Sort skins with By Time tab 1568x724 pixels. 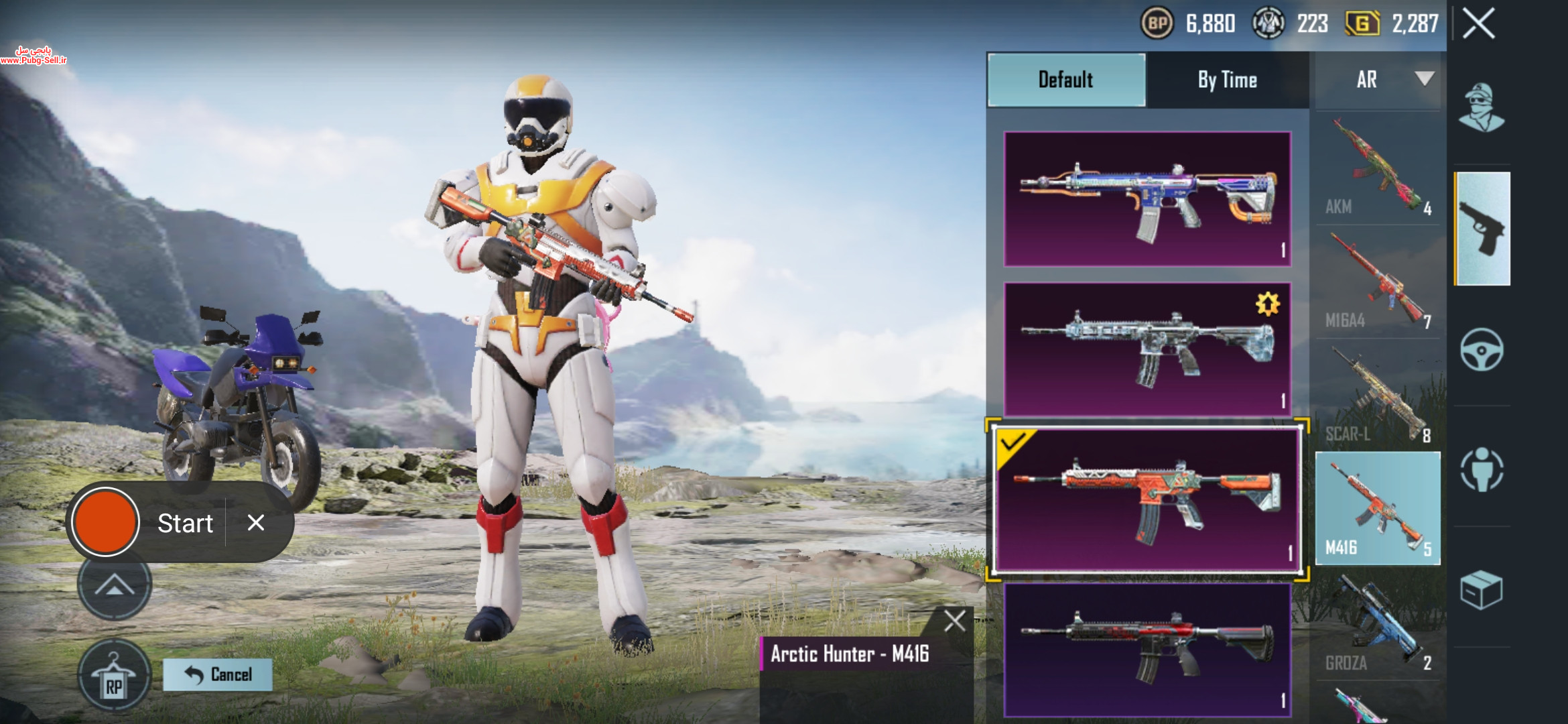point(1227,80)
